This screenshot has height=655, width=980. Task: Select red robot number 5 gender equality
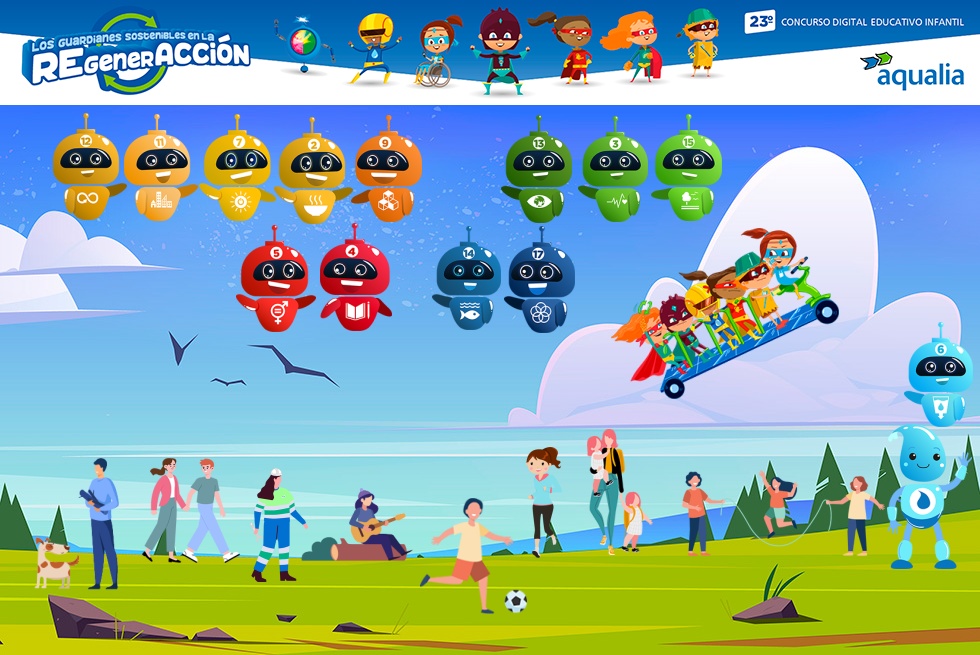pyautogui.click(x=276, y=284)
